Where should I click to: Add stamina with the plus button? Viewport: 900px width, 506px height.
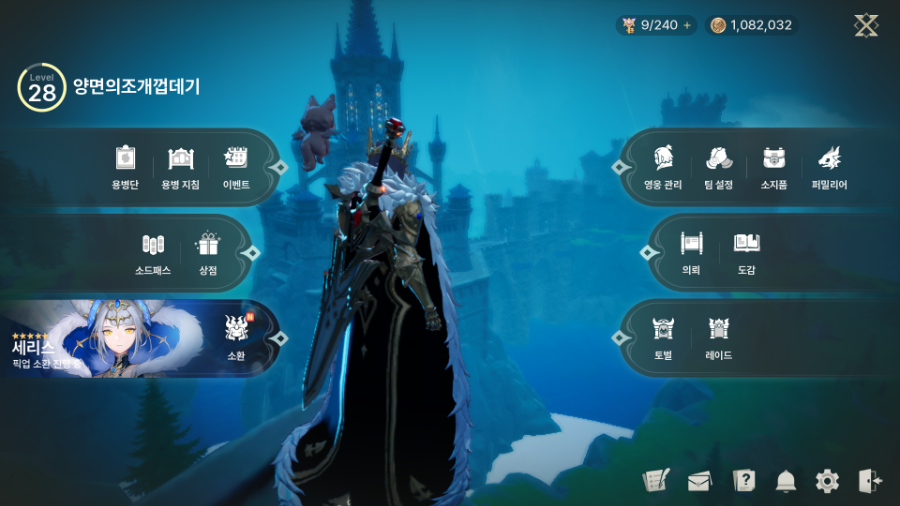pyautogui.click(x=687, y=26)
